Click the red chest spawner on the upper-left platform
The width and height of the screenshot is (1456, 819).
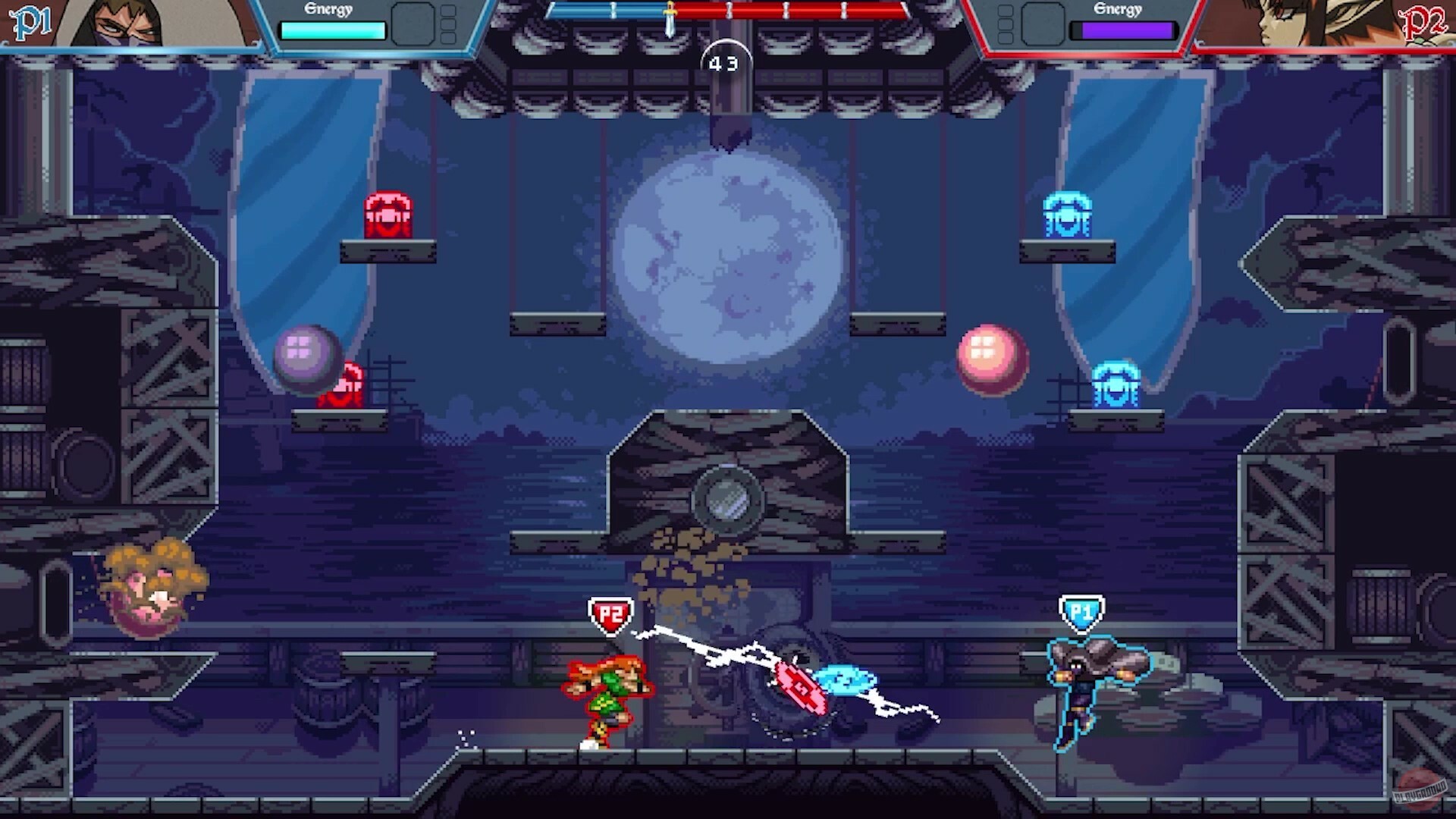(388, 215)
